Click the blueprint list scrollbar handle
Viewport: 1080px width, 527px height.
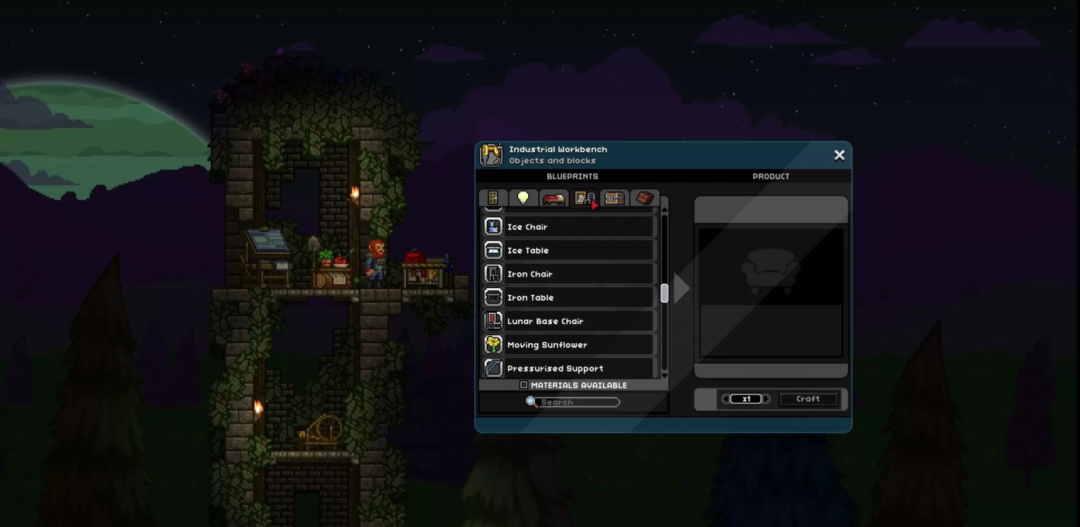tap(663, 293)
